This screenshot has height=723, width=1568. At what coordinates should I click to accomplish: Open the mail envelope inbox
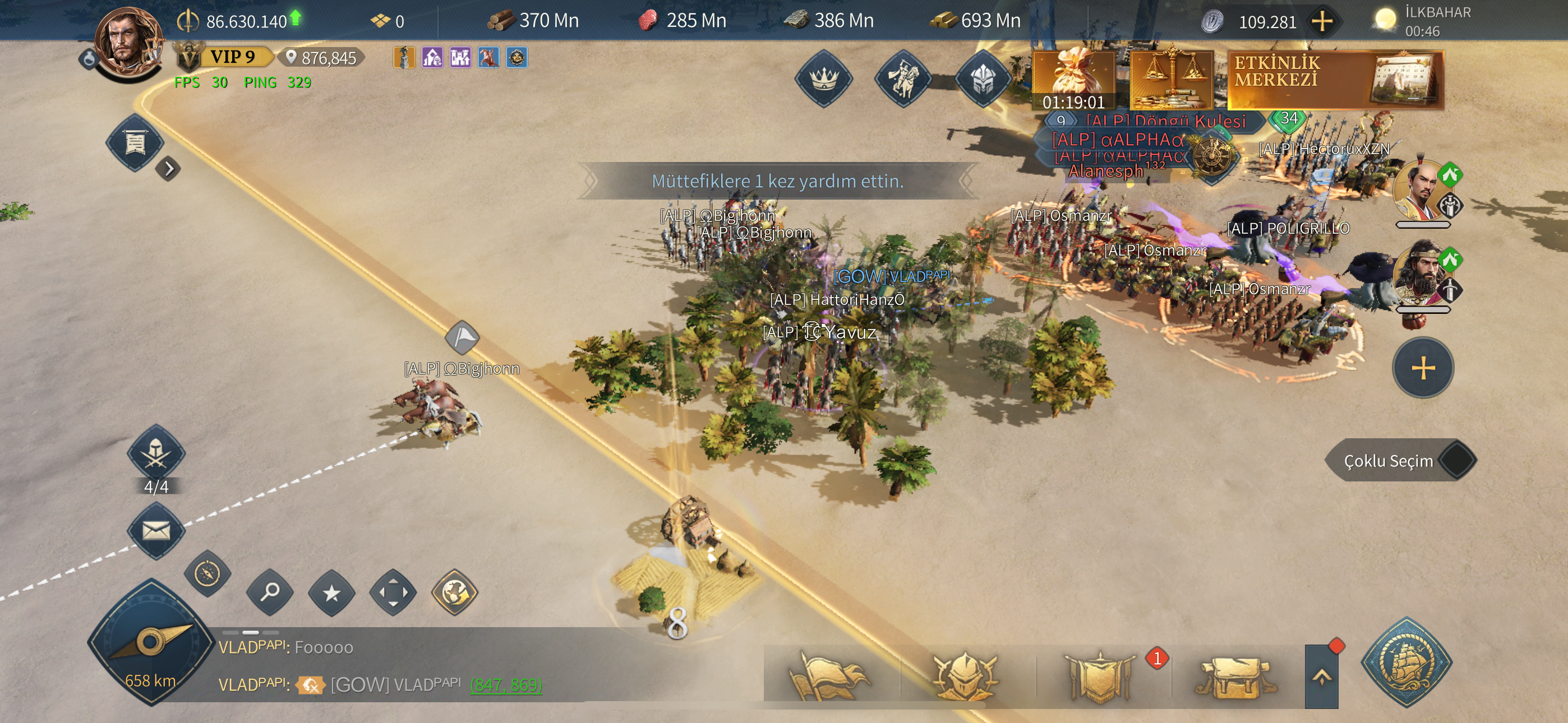click(x=156, y=531)
